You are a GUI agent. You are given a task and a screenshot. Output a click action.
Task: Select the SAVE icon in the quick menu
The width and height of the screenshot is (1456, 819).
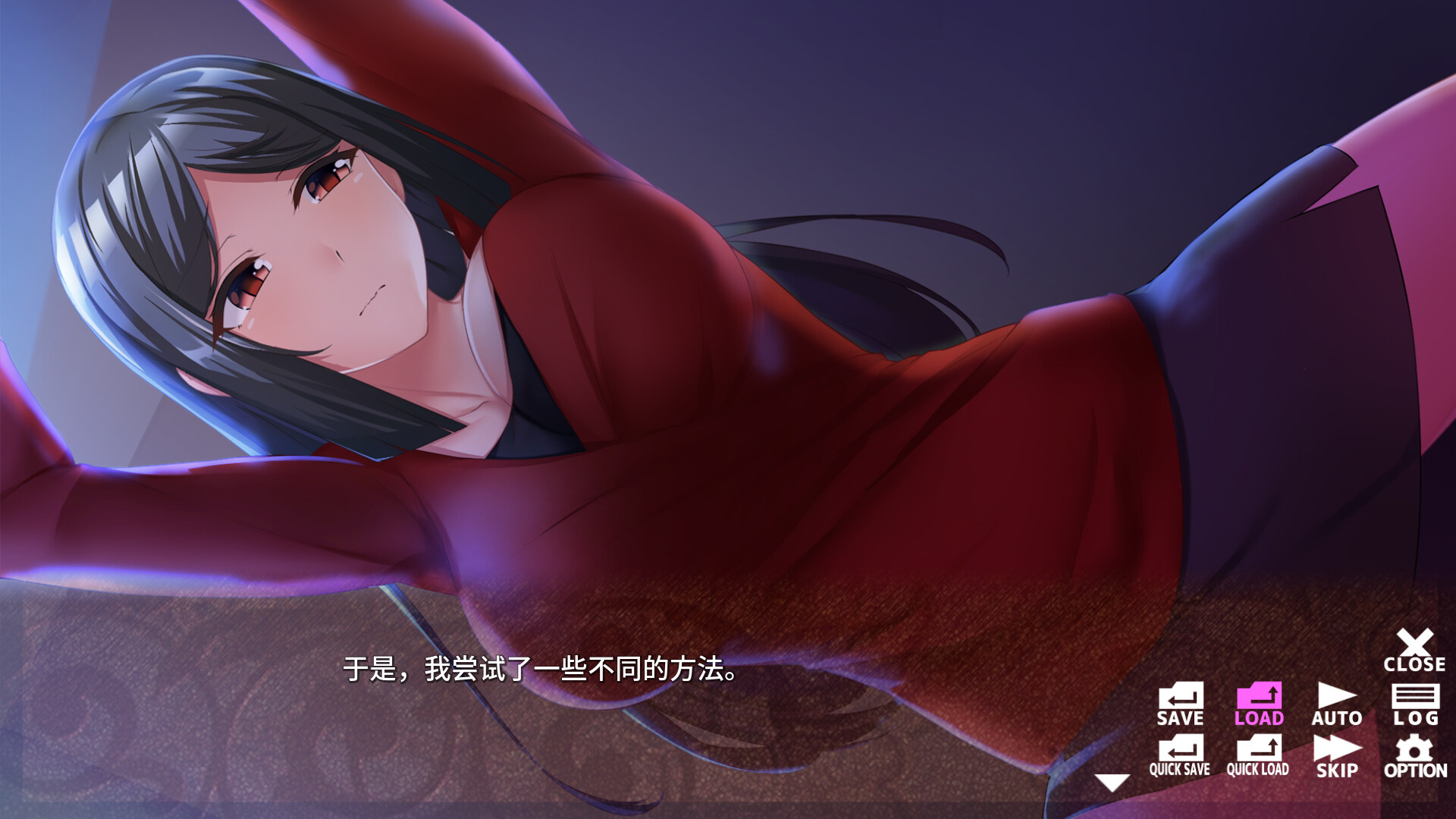point(1181,701)
